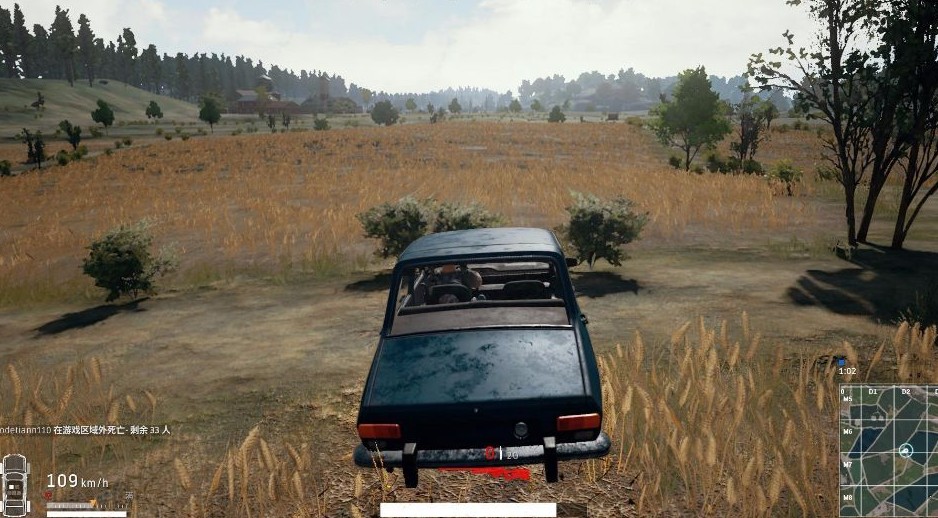Click the player position marker on minimap
The image size is (938, 518).
click(906, 450)
